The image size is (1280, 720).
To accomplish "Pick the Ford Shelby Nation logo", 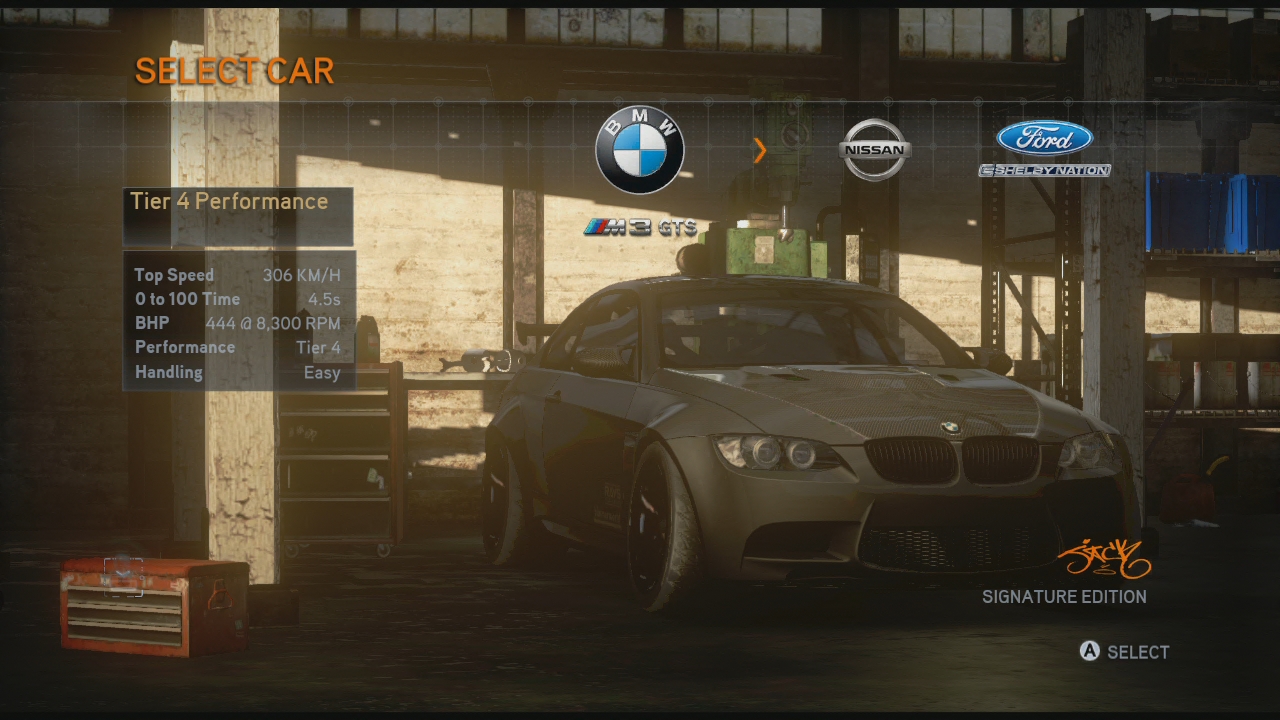I will [1044, 148].
